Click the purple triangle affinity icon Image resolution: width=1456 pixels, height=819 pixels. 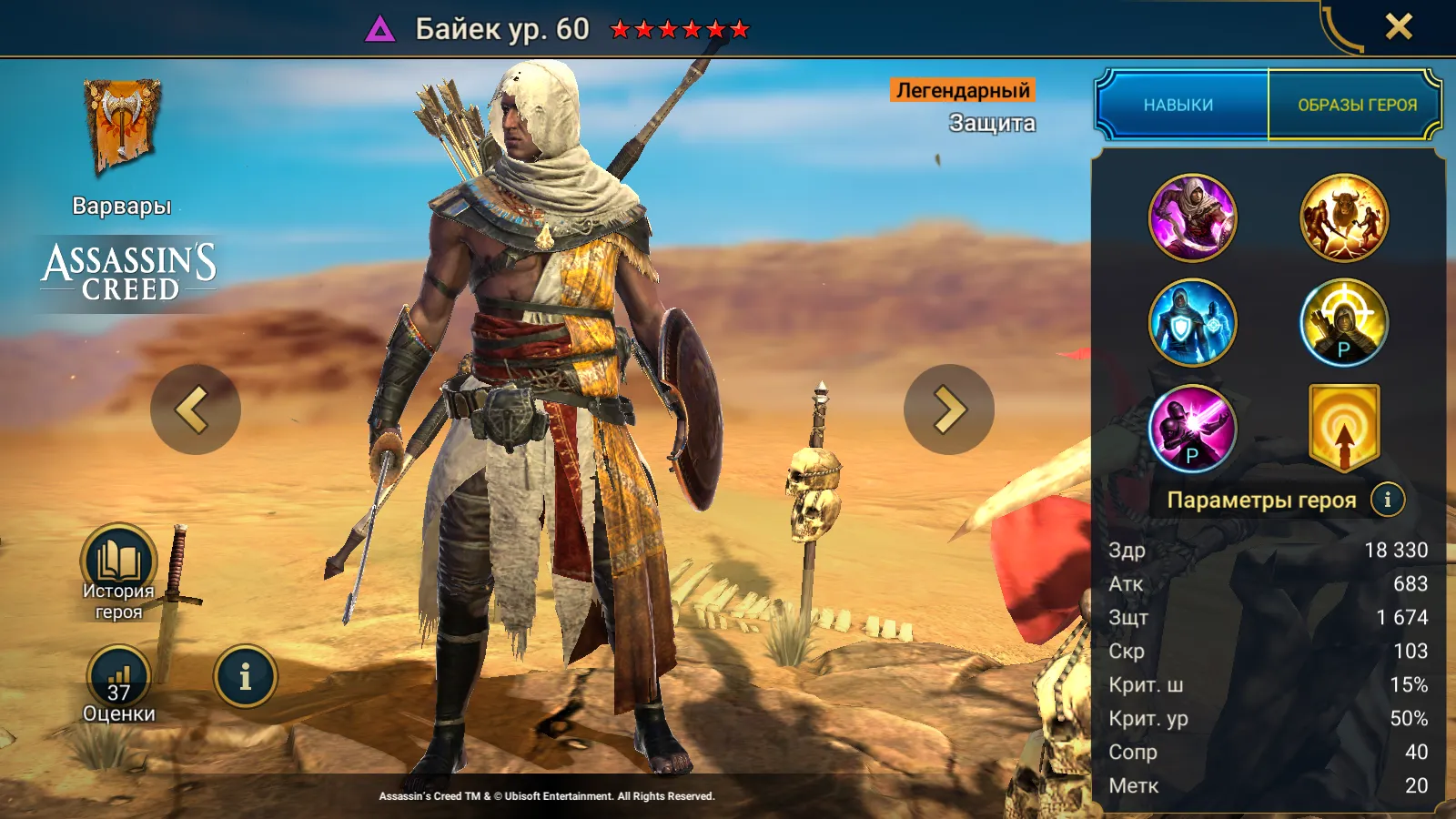coord(380,30)
